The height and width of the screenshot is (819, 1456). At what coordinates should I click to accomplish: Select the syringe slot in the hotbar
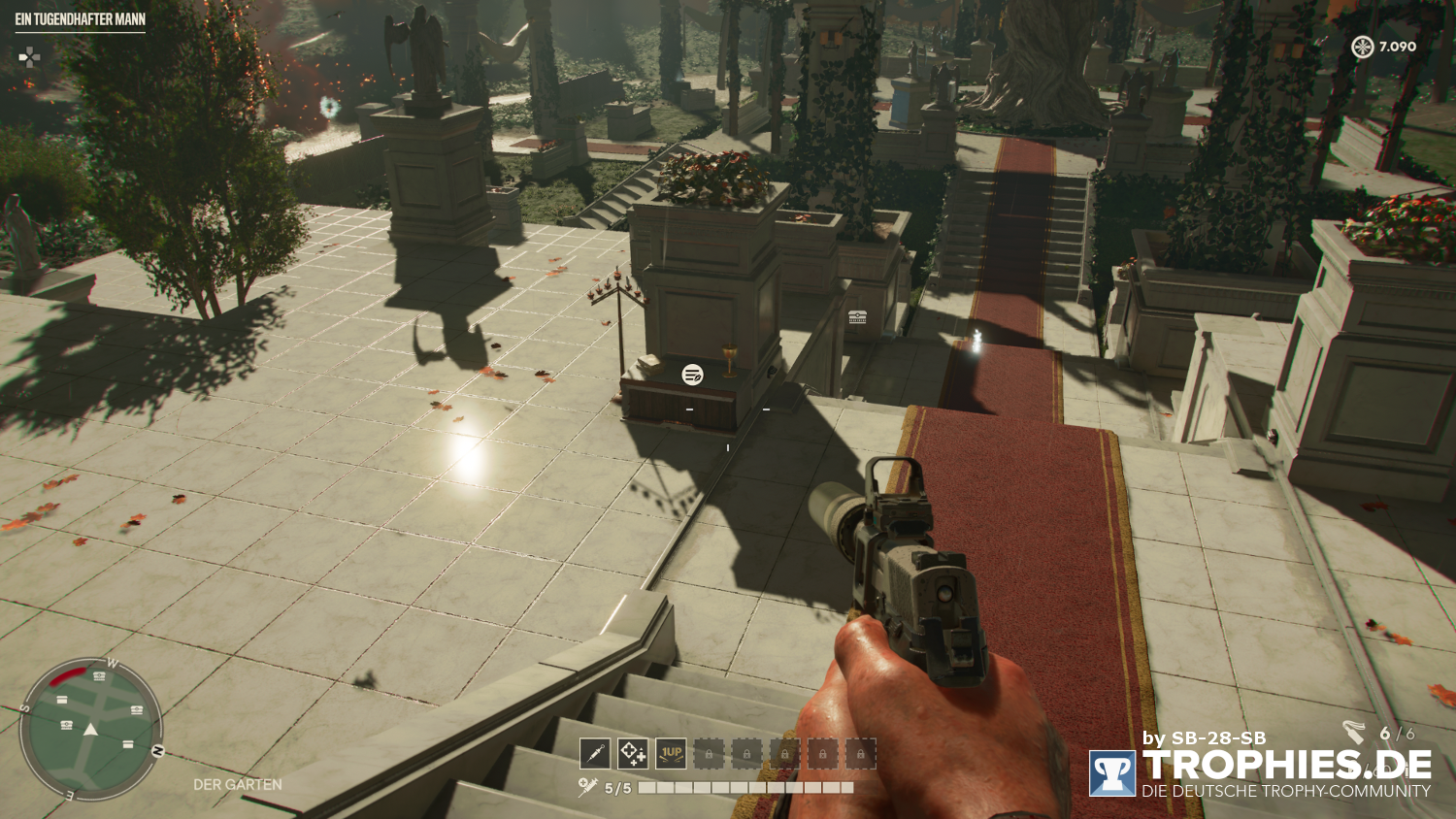[x=594, y=753]
